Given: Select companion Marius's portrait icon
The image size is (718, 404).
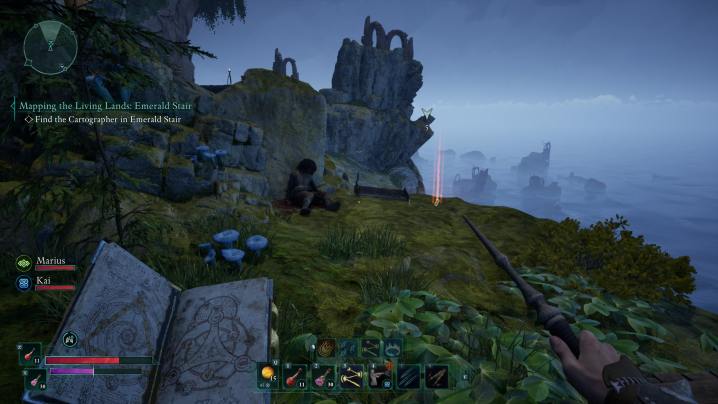Looking at the screenshot, I should click(x=23, y=263).
